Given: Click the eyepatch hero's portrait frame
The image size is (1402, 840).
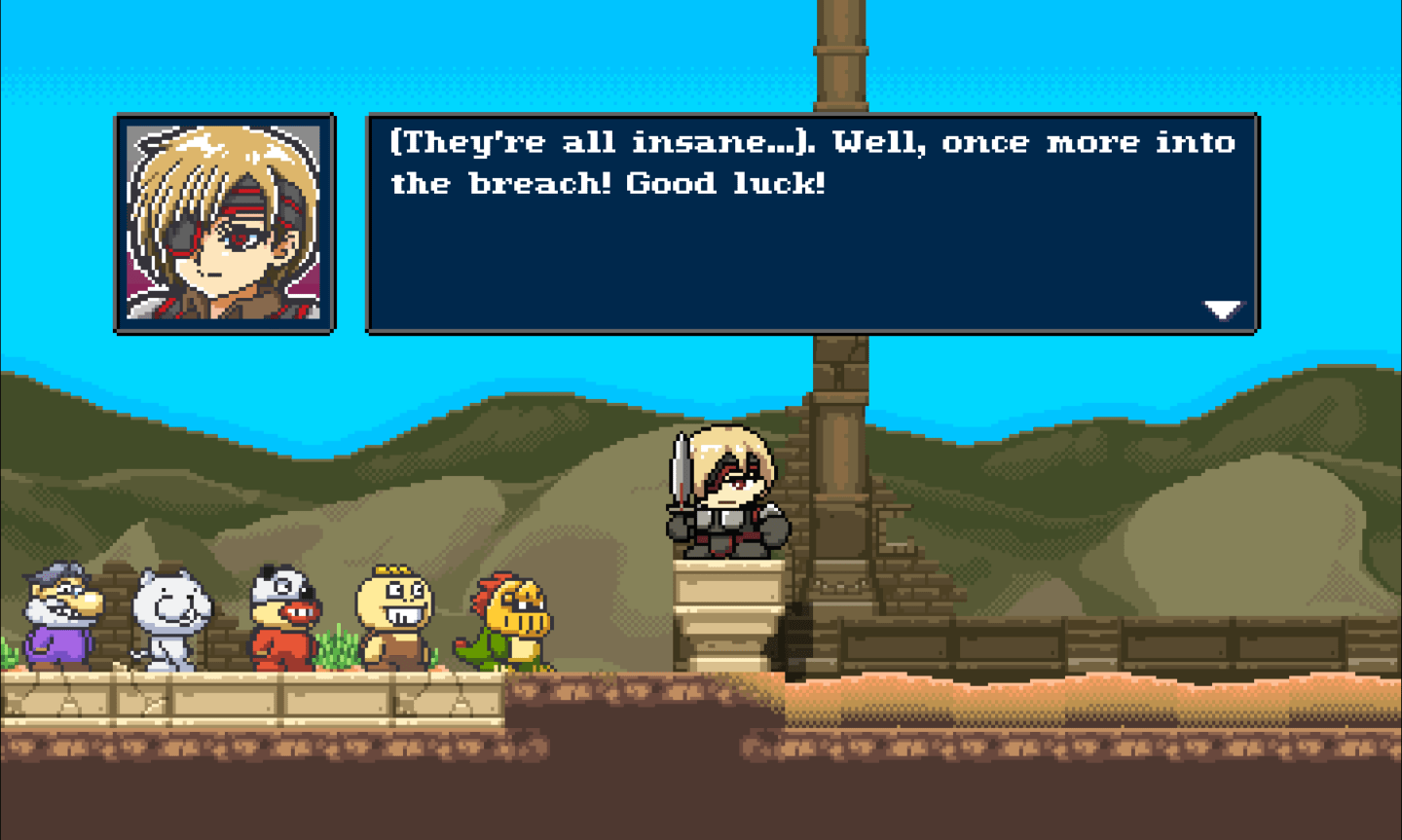Looking at the screenshot, I should tap(226, 224).
